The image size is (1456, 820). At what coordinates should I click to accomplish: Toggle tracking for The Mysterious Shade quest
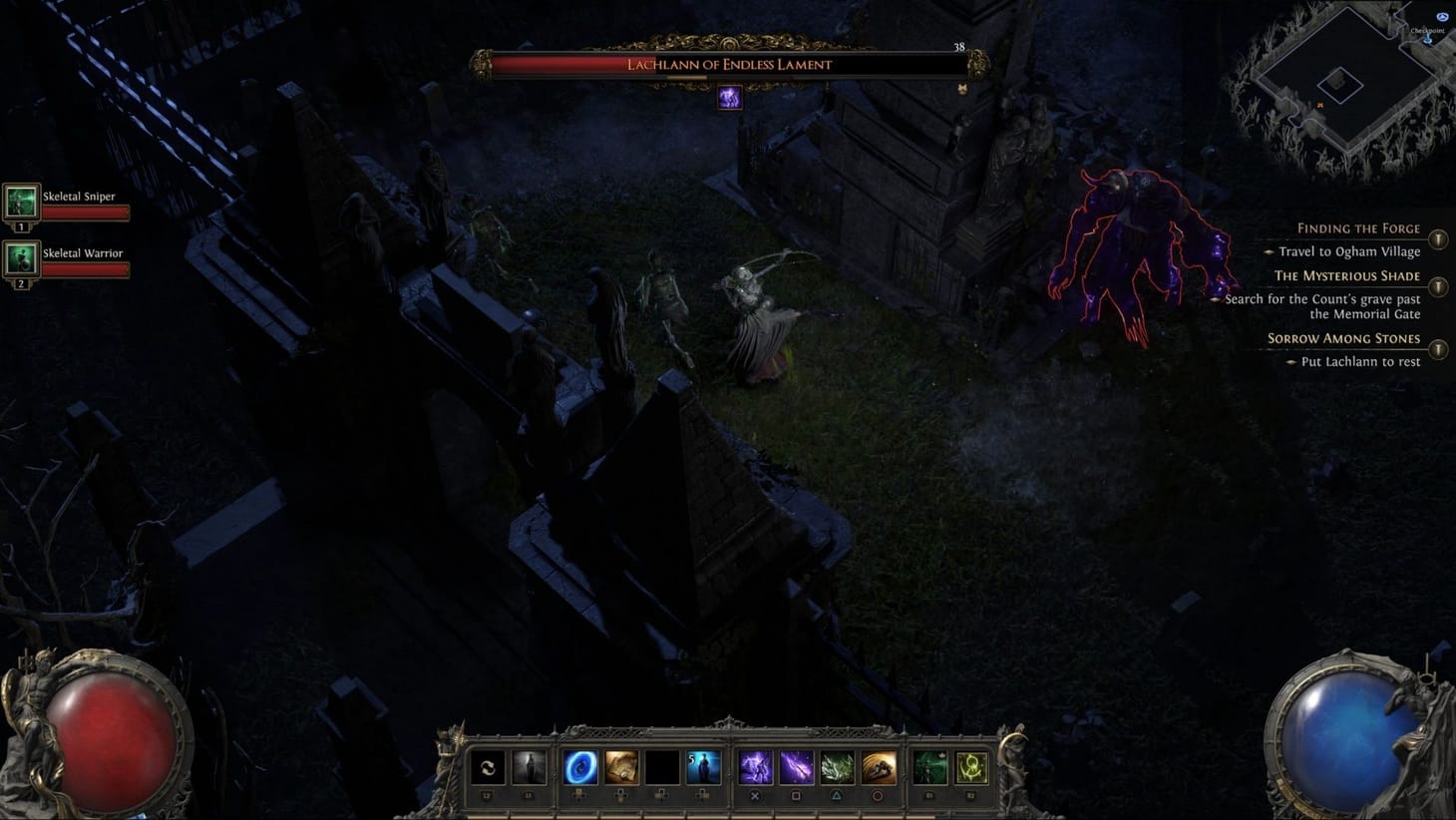1439,287
